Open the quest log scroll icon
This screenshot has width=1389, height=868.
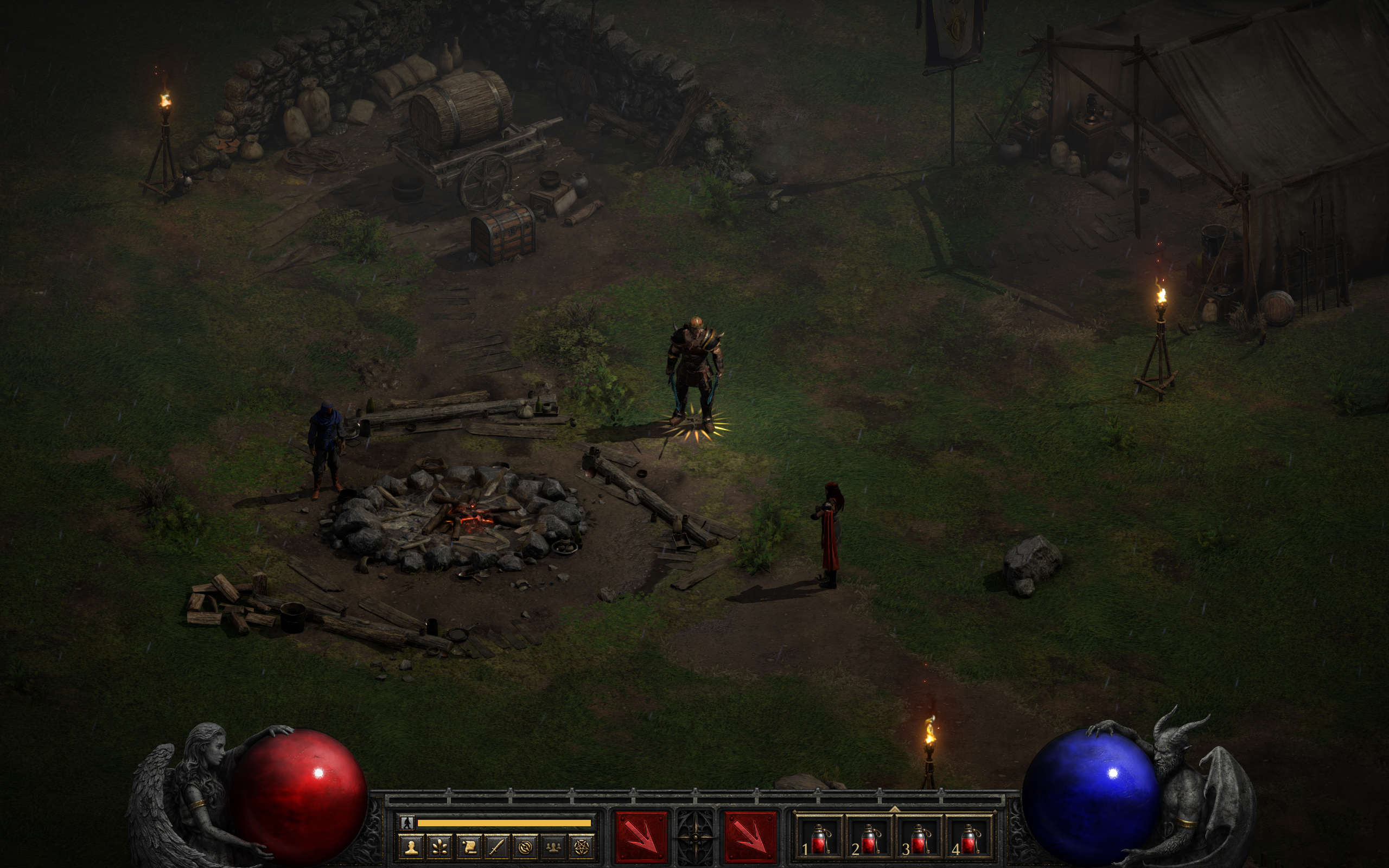coord(468,847)
